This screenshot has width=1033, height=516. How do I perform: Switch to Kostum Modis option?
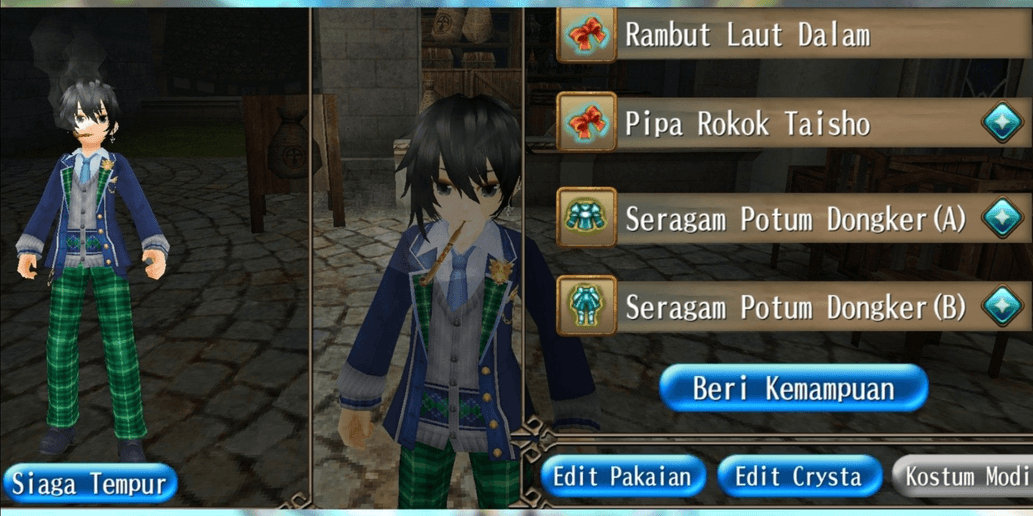point(963,476)
